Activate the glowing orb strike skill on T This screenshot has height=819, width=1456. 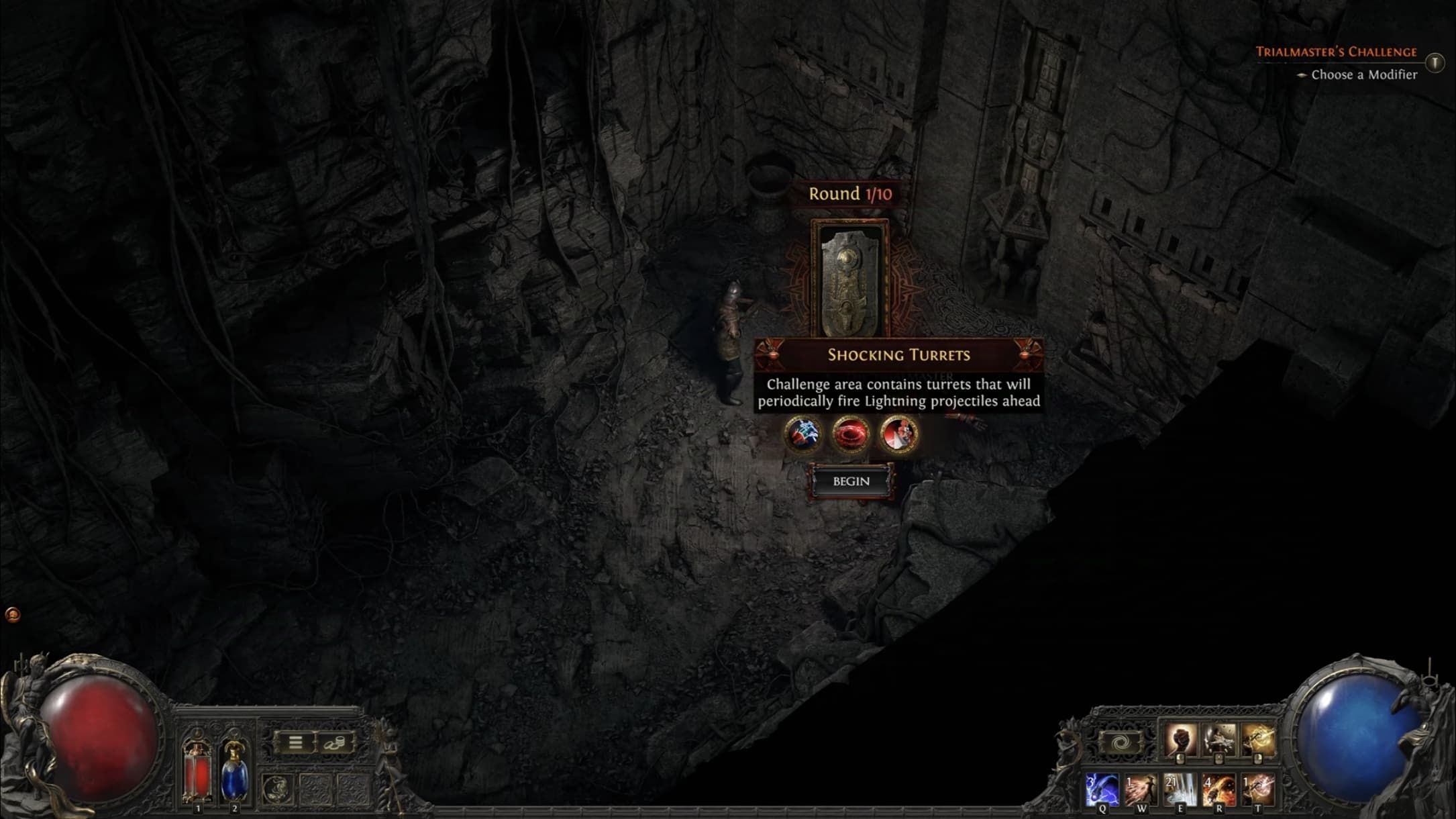pyautogui.click(x=1257, y=789)
